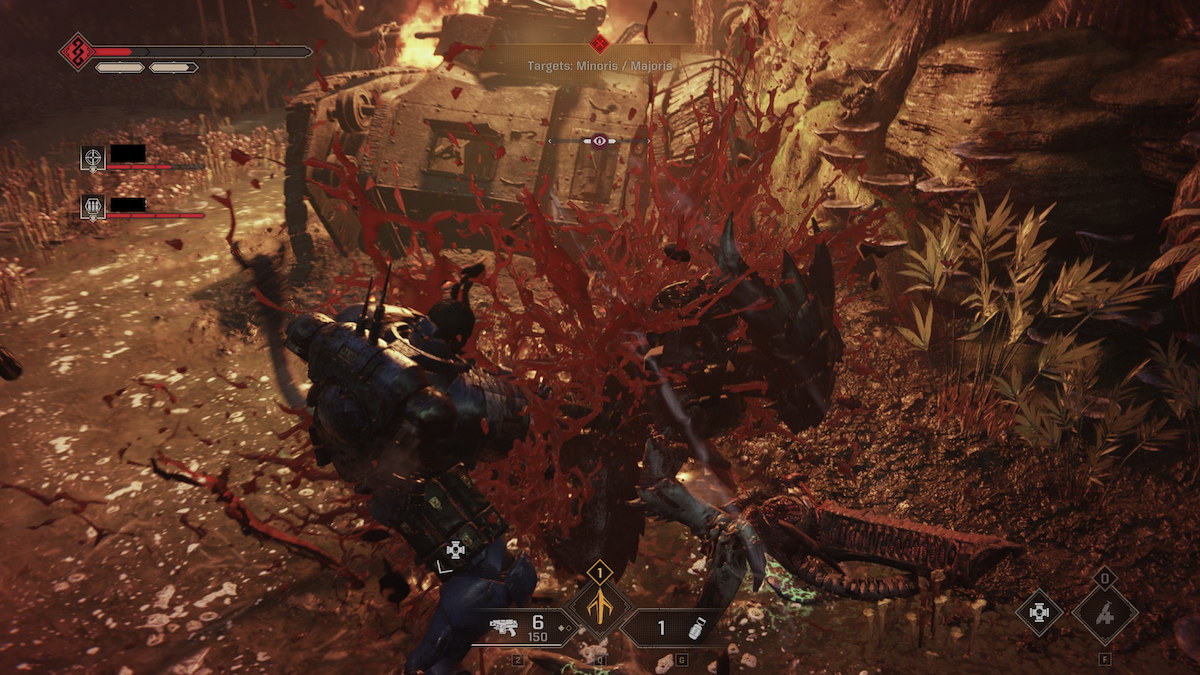Use the medicae stim icon at bottom right
Screen dimensions: 1200x675
click(1040, 613)
